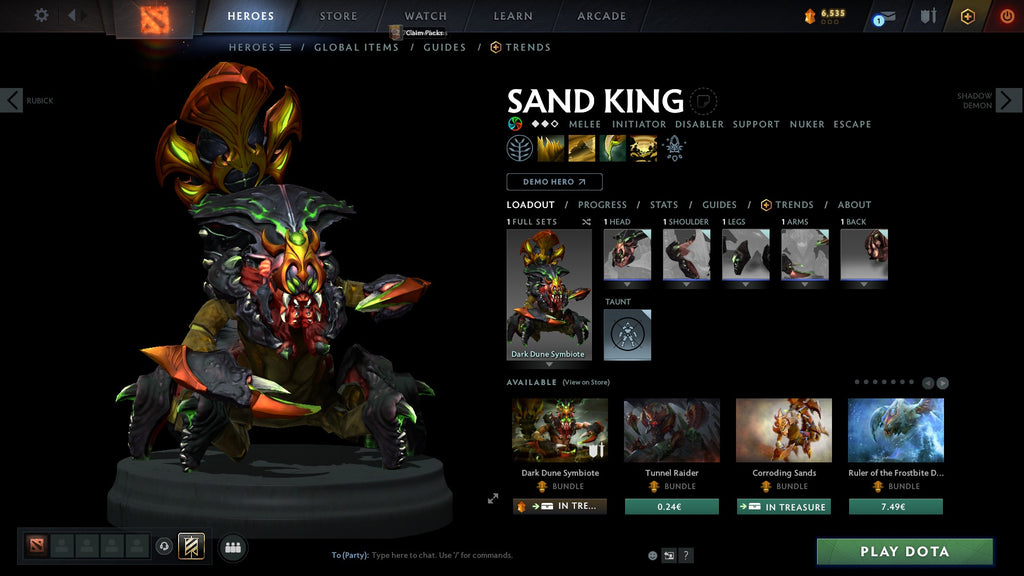Image resolution: width=1024 pixels, height=576 pixels.
Task: Open Corroding Sands bundle thumbnail
Action: tap(784, 431)
